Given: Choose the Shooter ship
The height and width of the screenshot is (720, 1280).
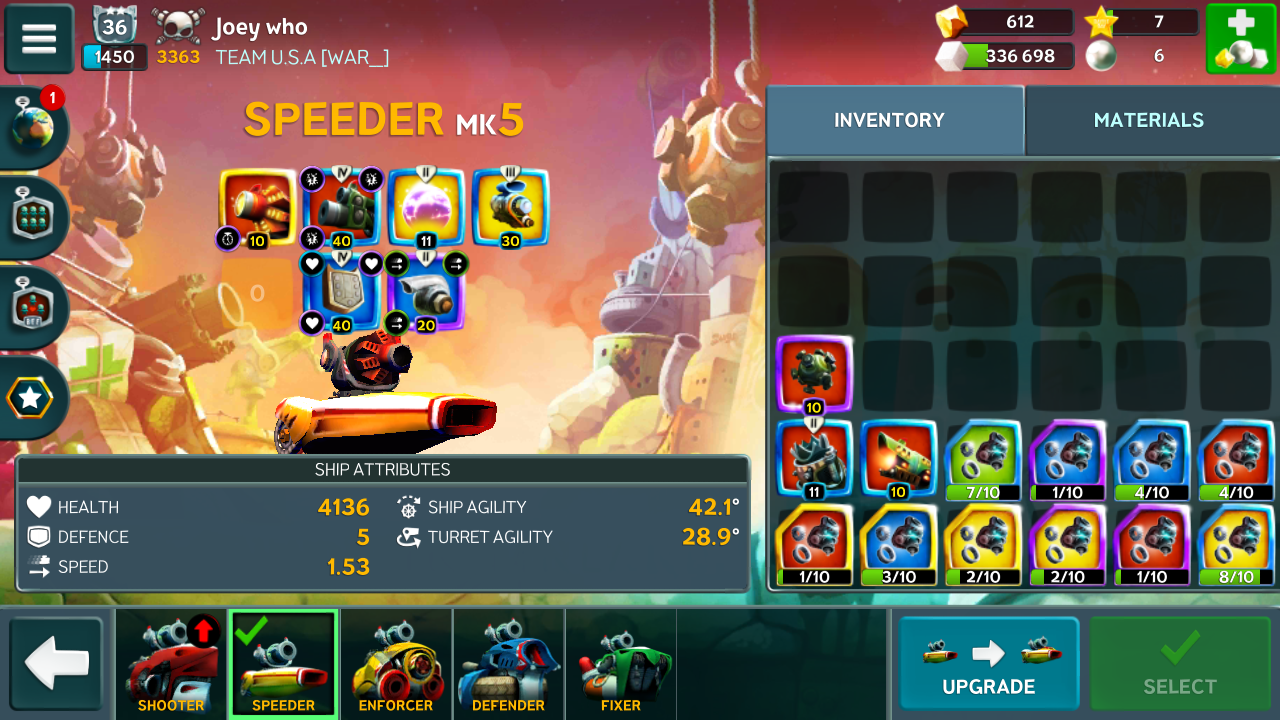Looking at the screenshot, I should pyautogui.click(x=171, y=663).
